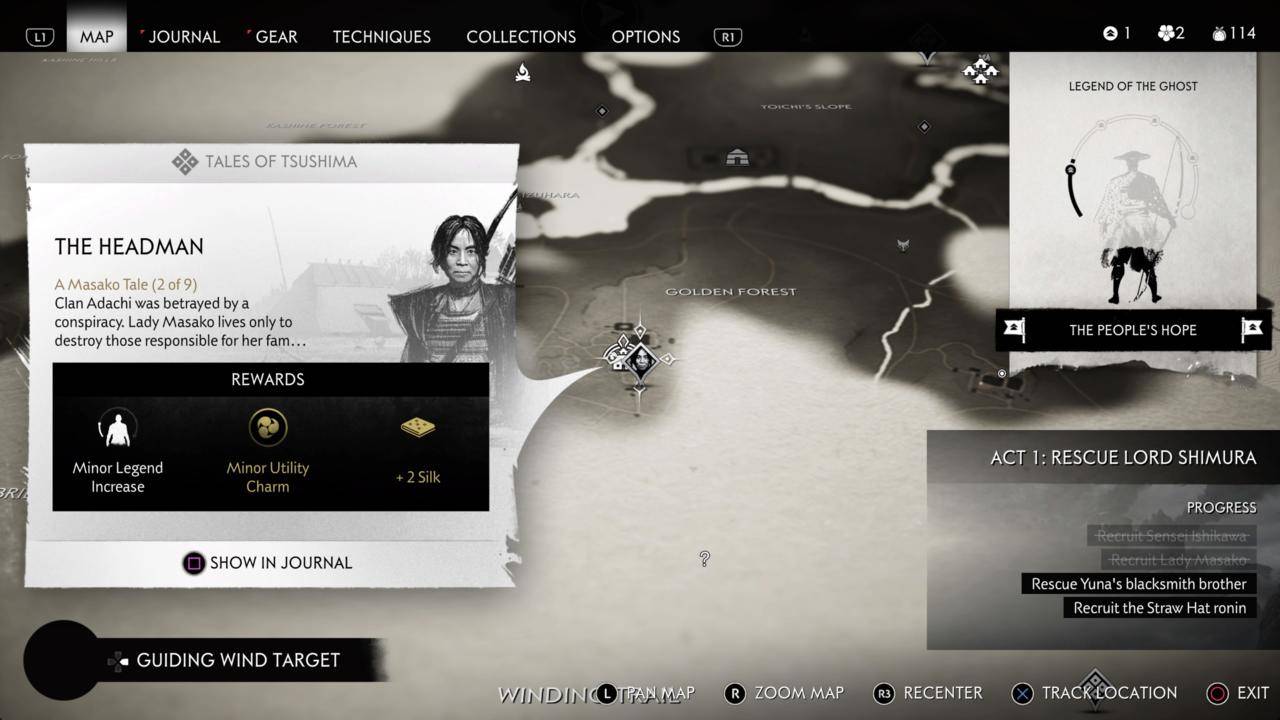Switch to the Journal tab
Screen dimensions: 1280x720
tap(183, 37)
